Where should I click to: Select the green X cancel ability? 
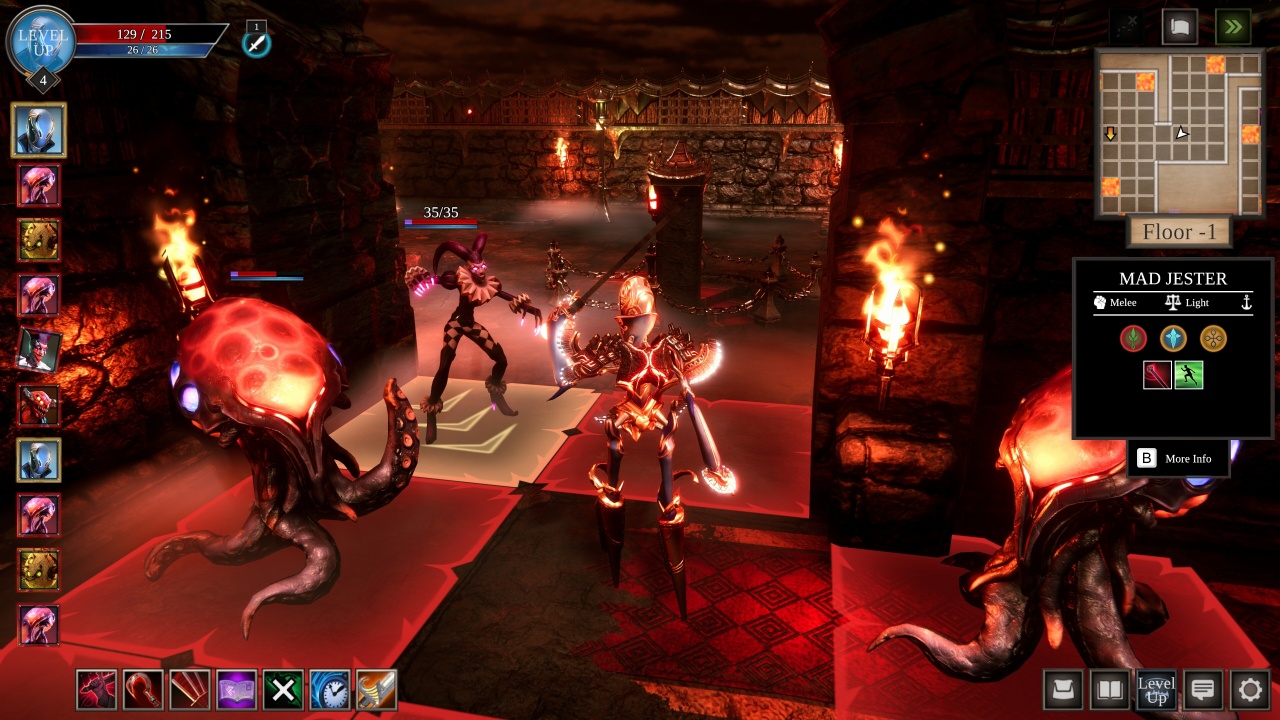(x=283, y=690)
